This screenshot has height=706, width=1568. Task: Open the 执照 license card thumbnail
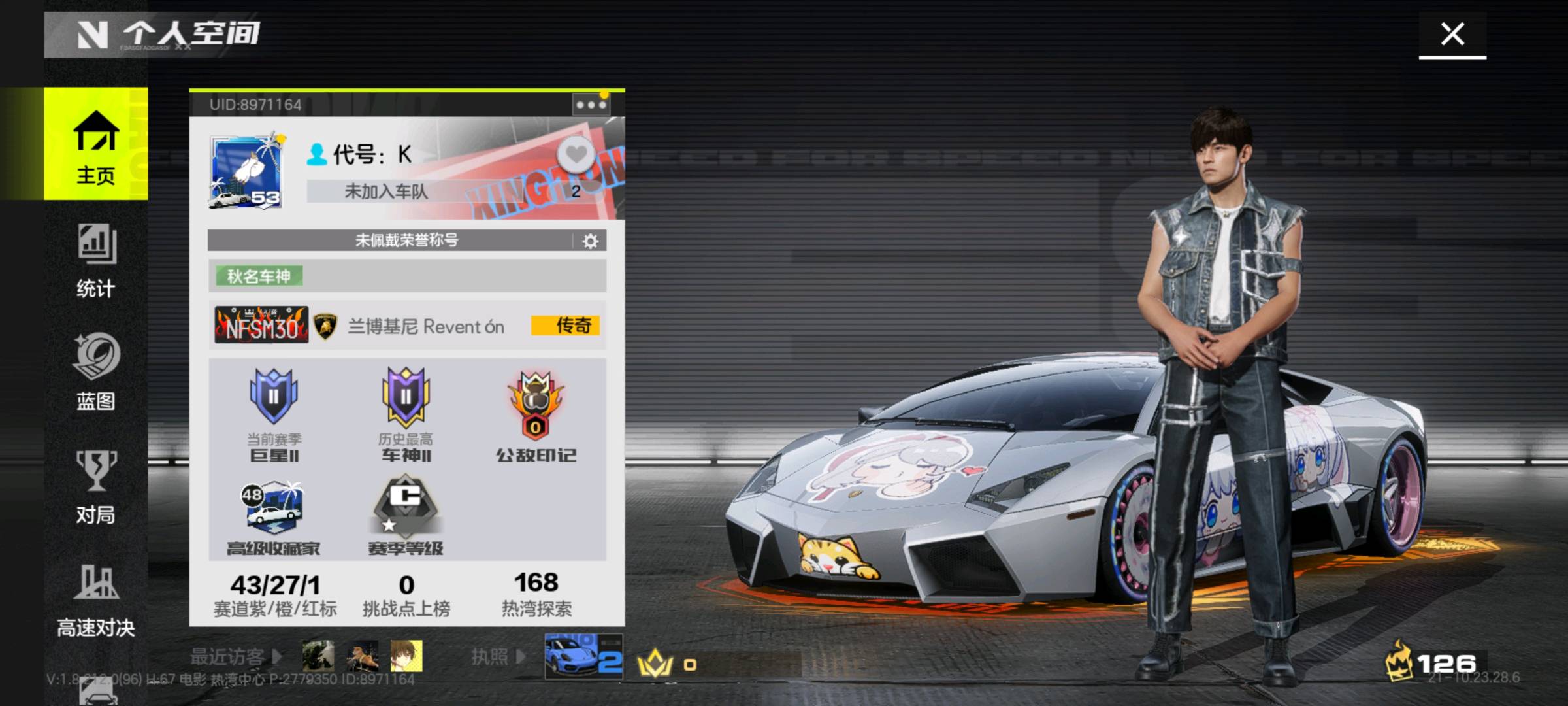pos(583,656)
